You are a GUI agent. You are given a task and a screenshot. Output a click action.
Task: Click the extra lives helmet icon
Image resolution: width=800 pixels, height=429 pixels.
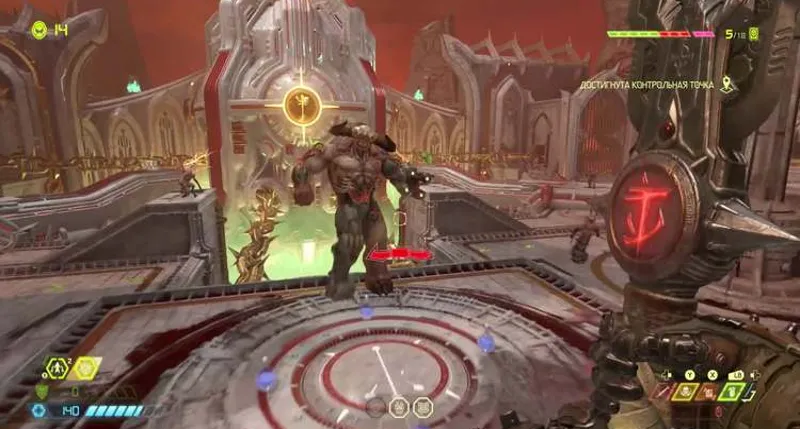[39, 30]
